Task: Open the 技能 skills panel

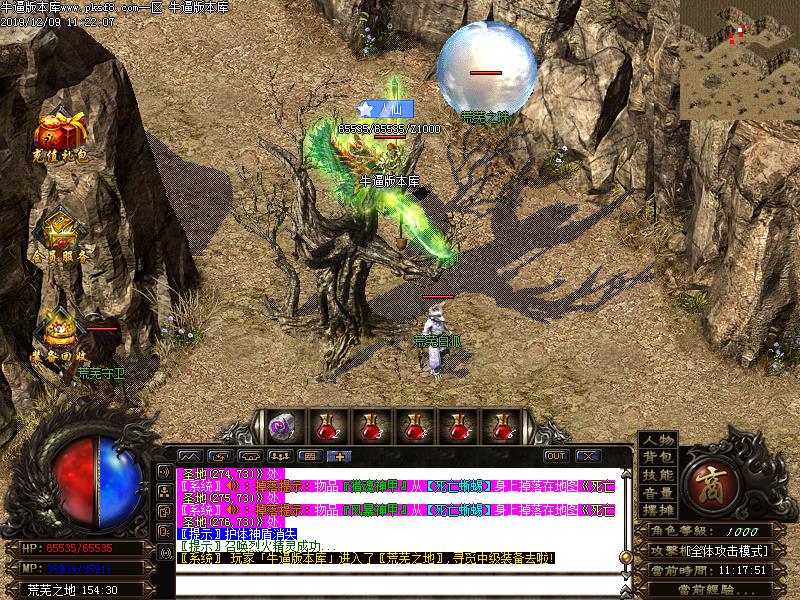Action: click(x=658, y=475)
